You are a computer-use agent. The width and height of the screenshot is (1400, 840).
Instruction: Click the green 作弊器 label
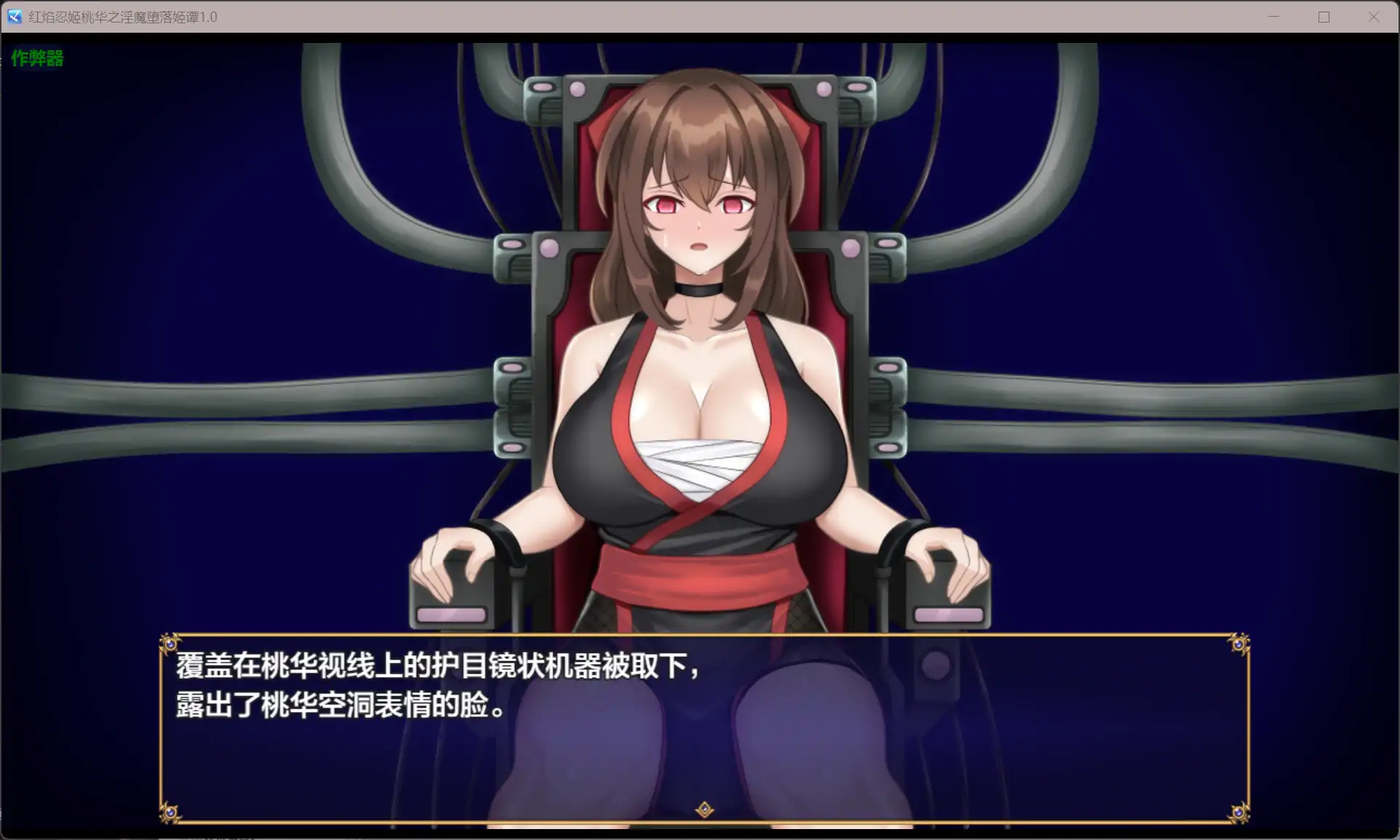tap(37, 58)
